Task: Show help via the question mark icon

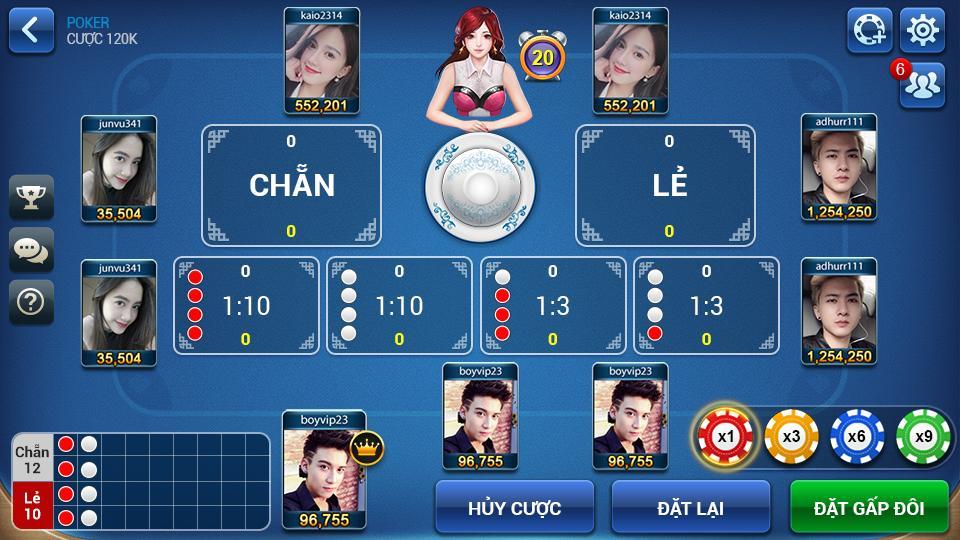Action: pos(31,301)
